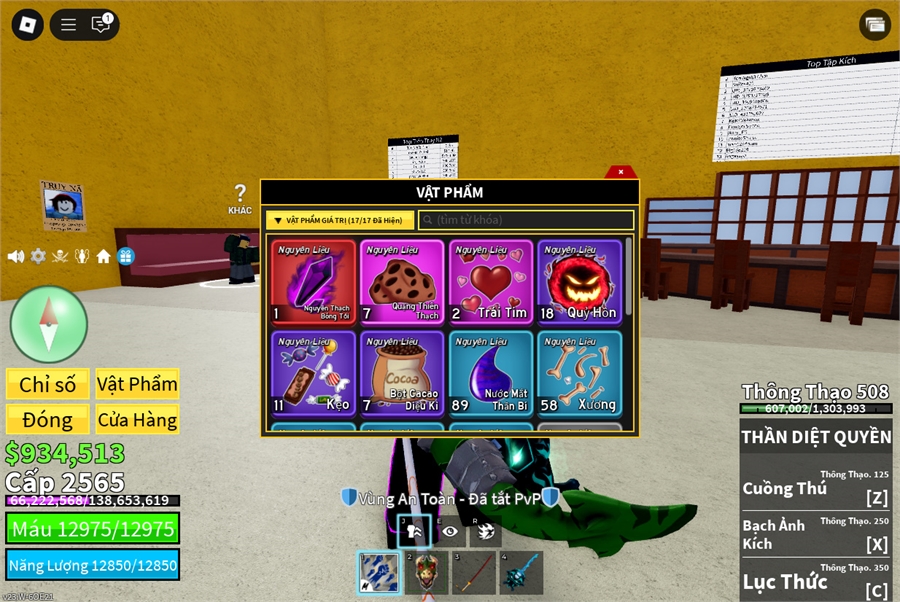Click the yellow Vật Phẩm button
The image size is (900, 602).
point(138,384)
